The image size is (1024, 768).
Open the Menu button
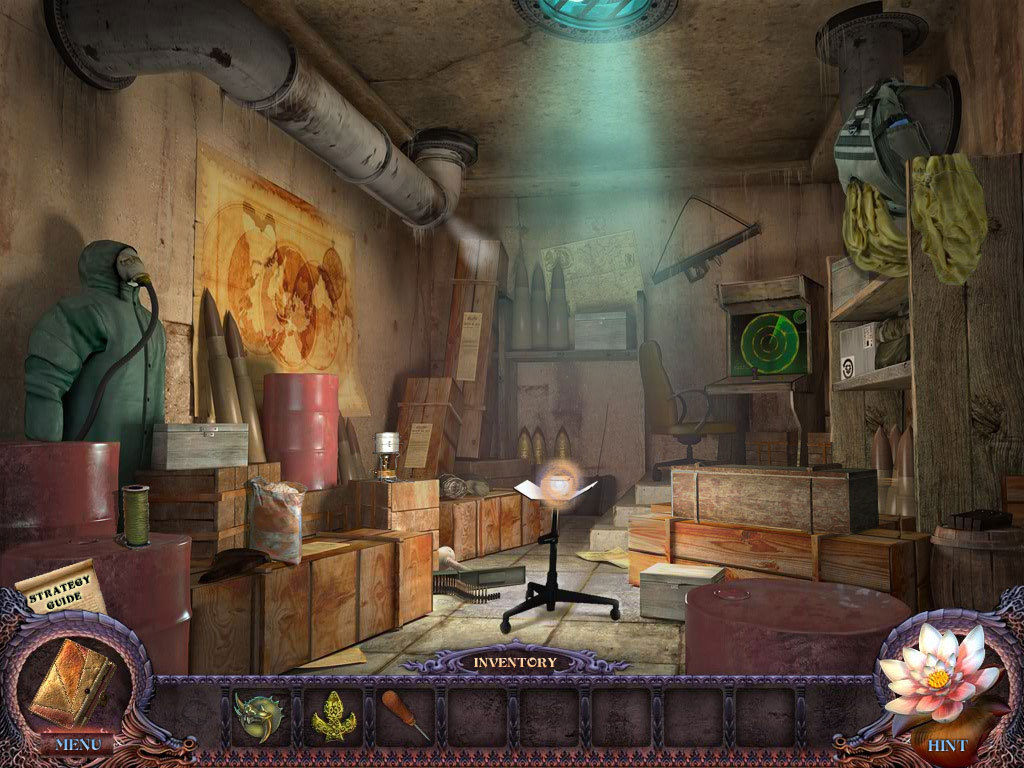point(76,744)
